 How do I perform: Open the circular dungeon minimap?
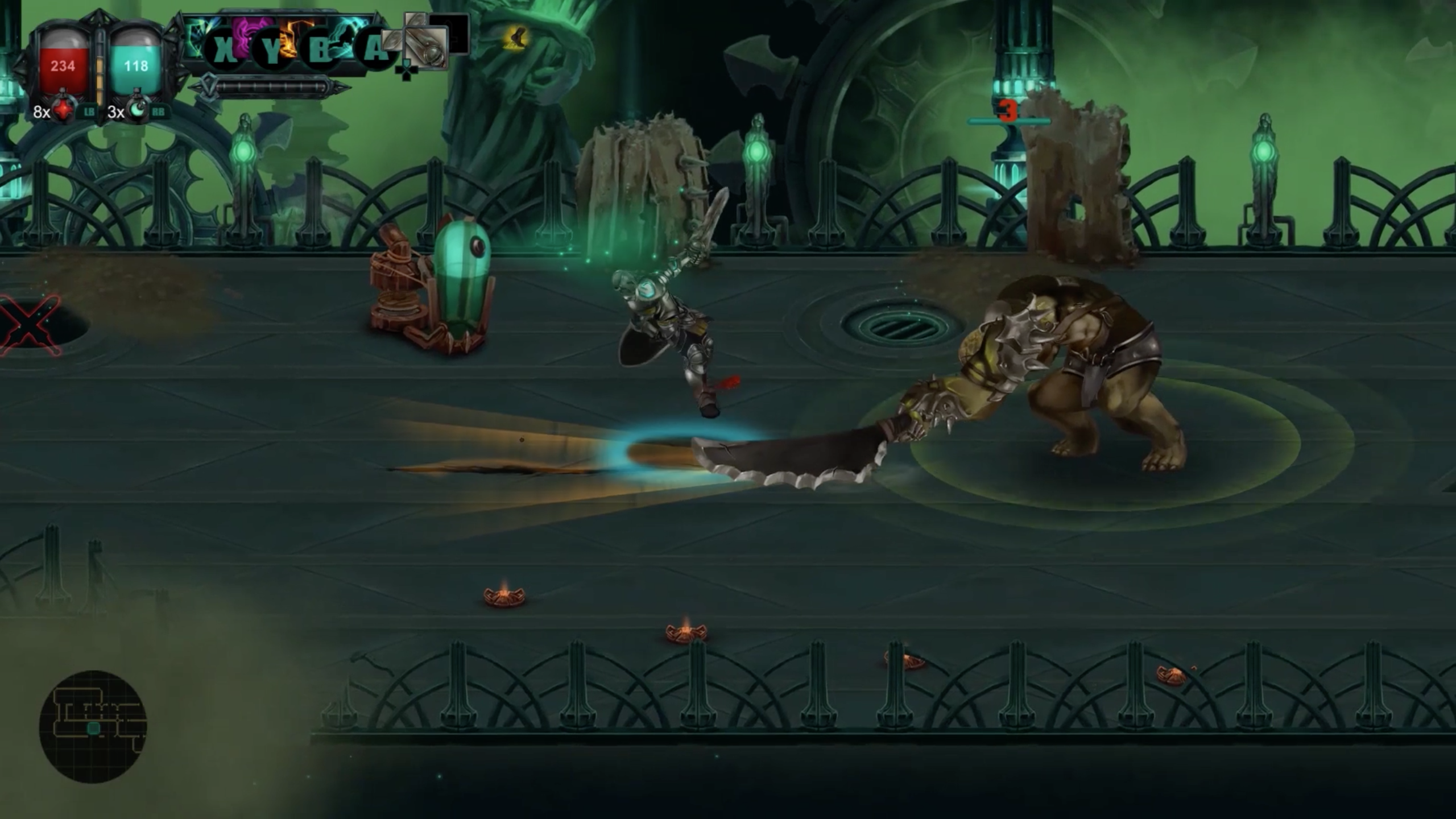(93, 726)
